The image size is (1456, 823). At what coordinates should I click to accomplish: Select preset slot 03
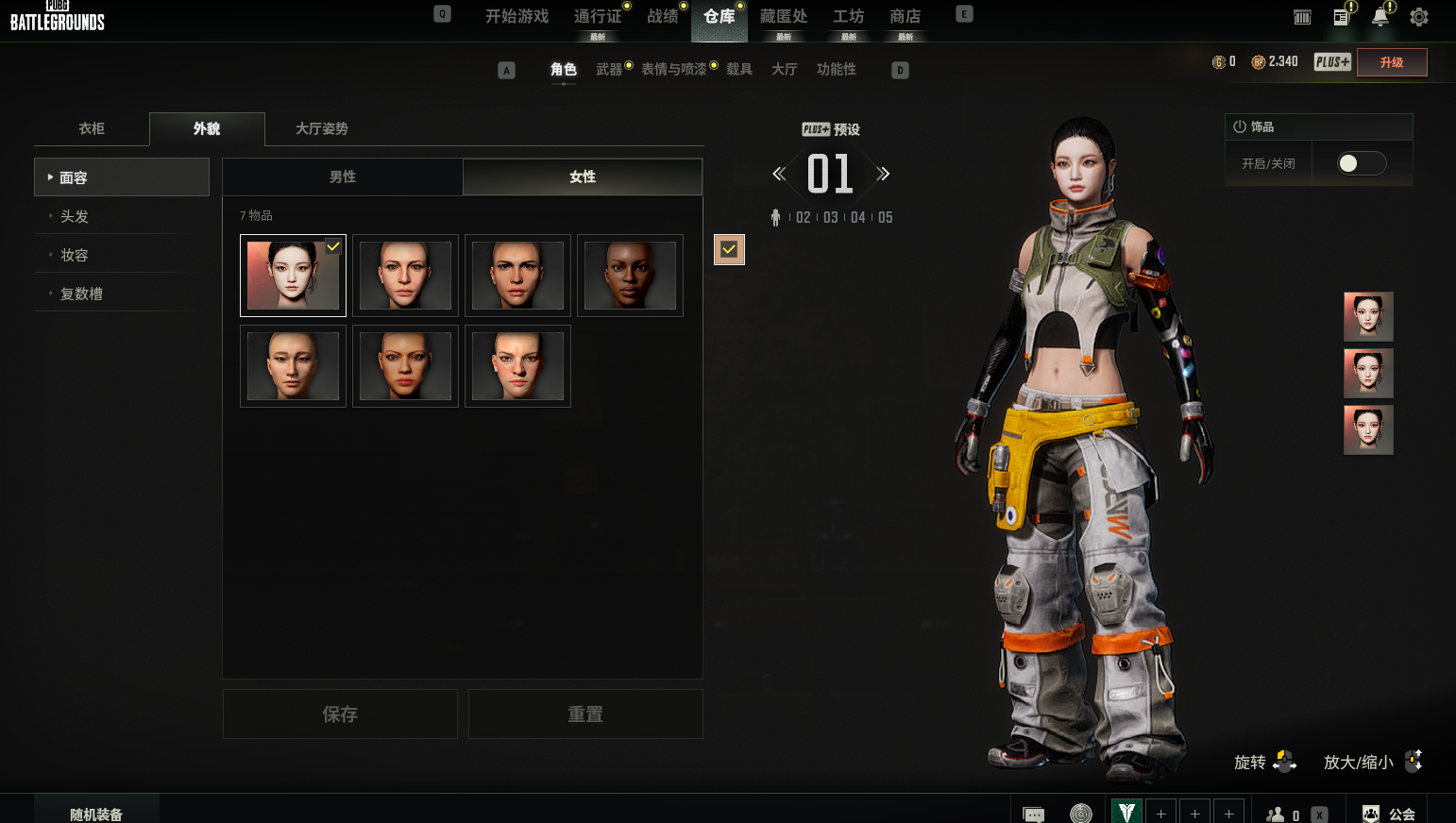pos(831,217)
